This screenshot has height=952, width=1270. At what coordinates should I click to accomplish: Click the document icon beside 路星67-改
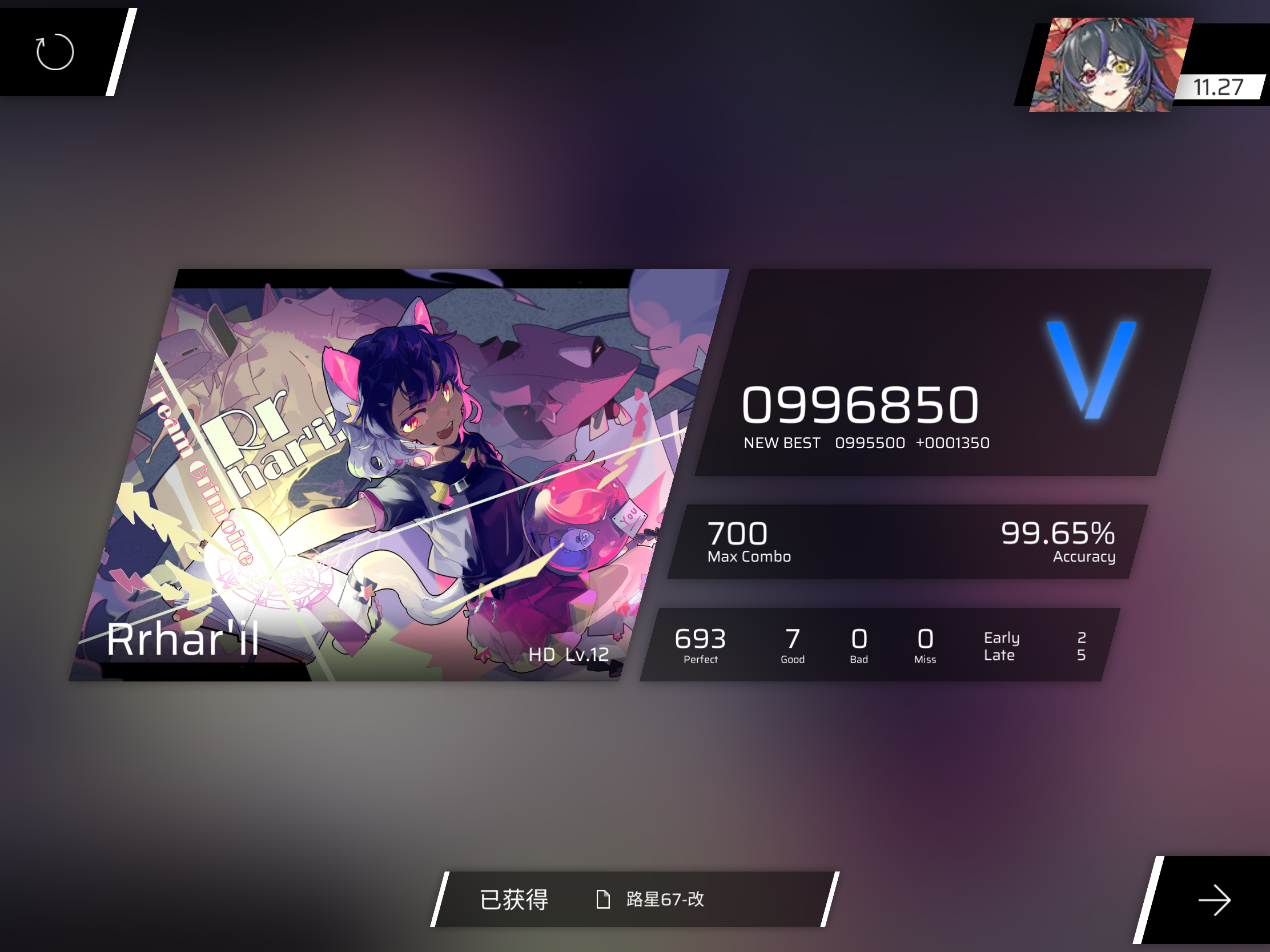click(602, 899)
